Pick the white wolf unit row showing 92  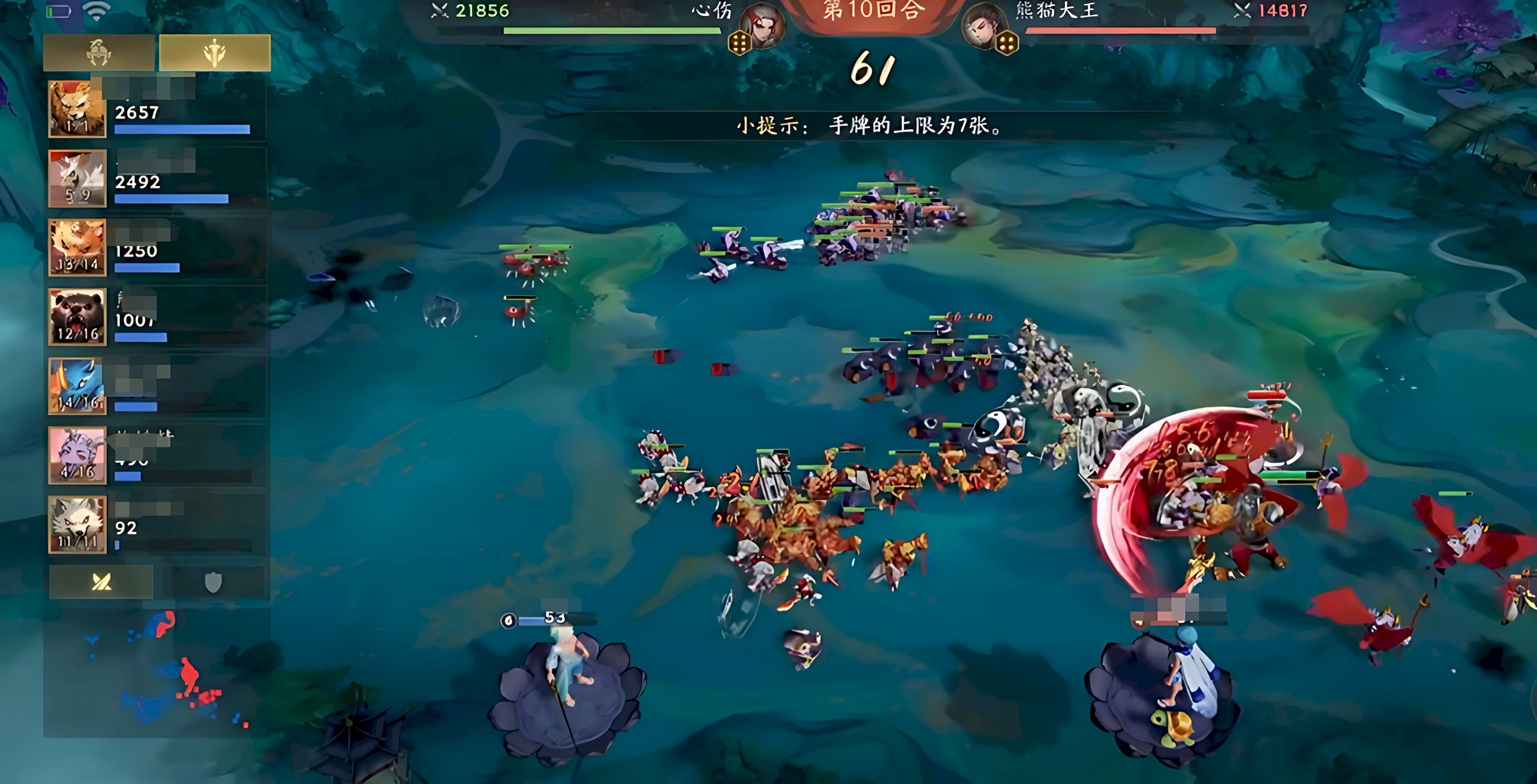coord(157,524)
